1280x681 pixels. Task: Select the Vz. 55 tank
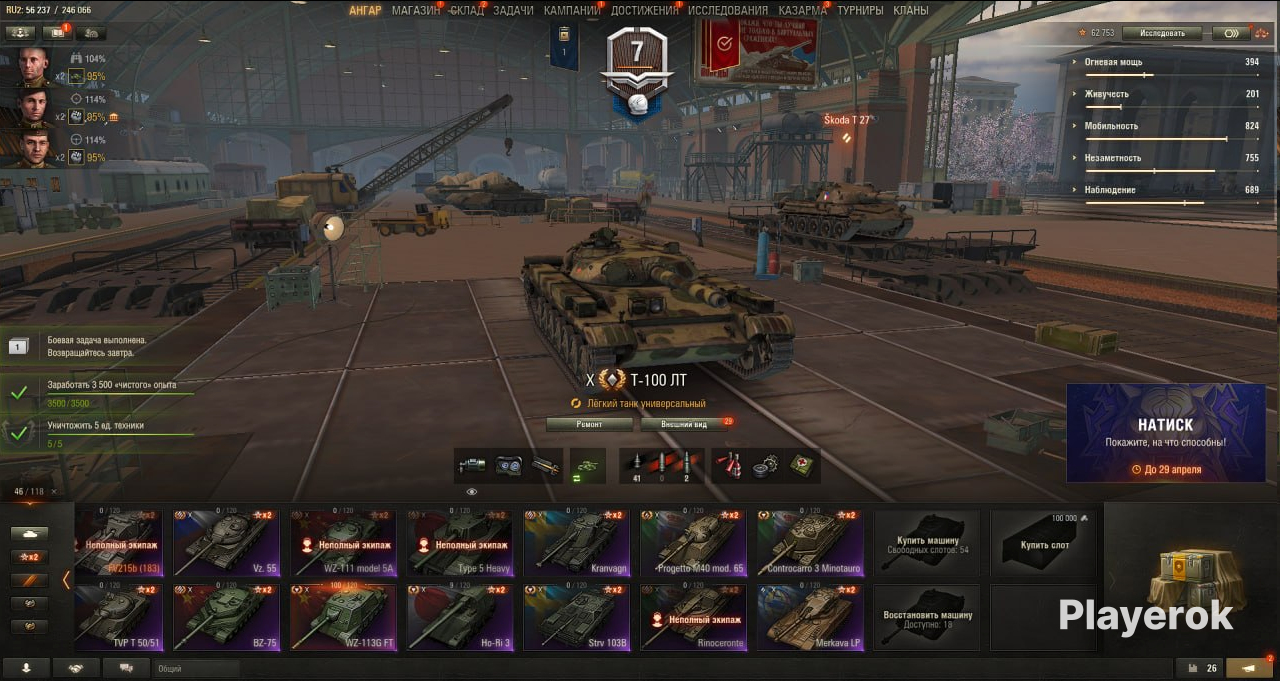[227, 543]
